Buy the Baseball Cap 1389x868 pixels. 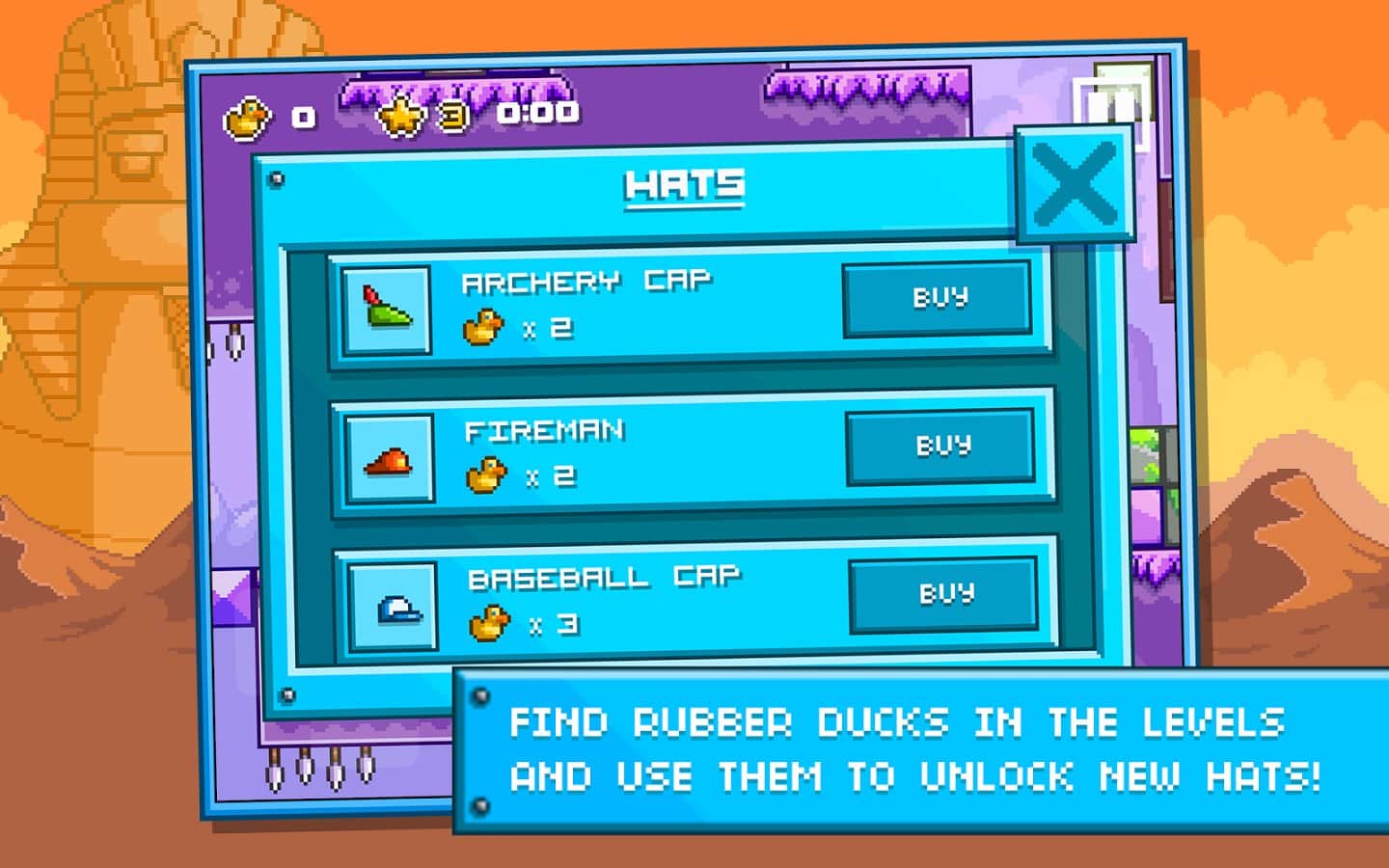coord(944,594)
